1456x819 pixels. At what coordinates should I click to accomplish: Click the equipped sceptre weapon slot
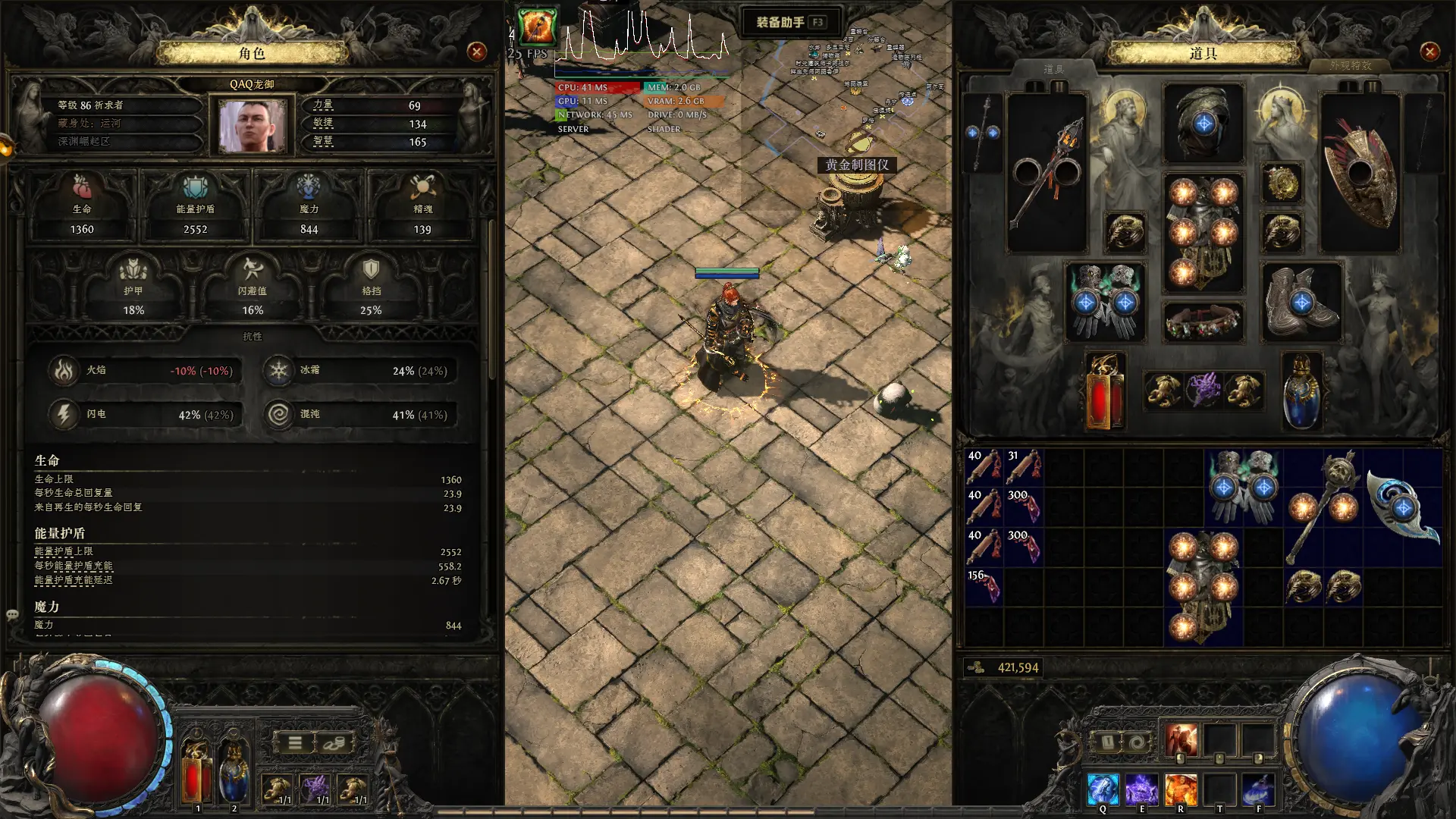point(1047,173)
